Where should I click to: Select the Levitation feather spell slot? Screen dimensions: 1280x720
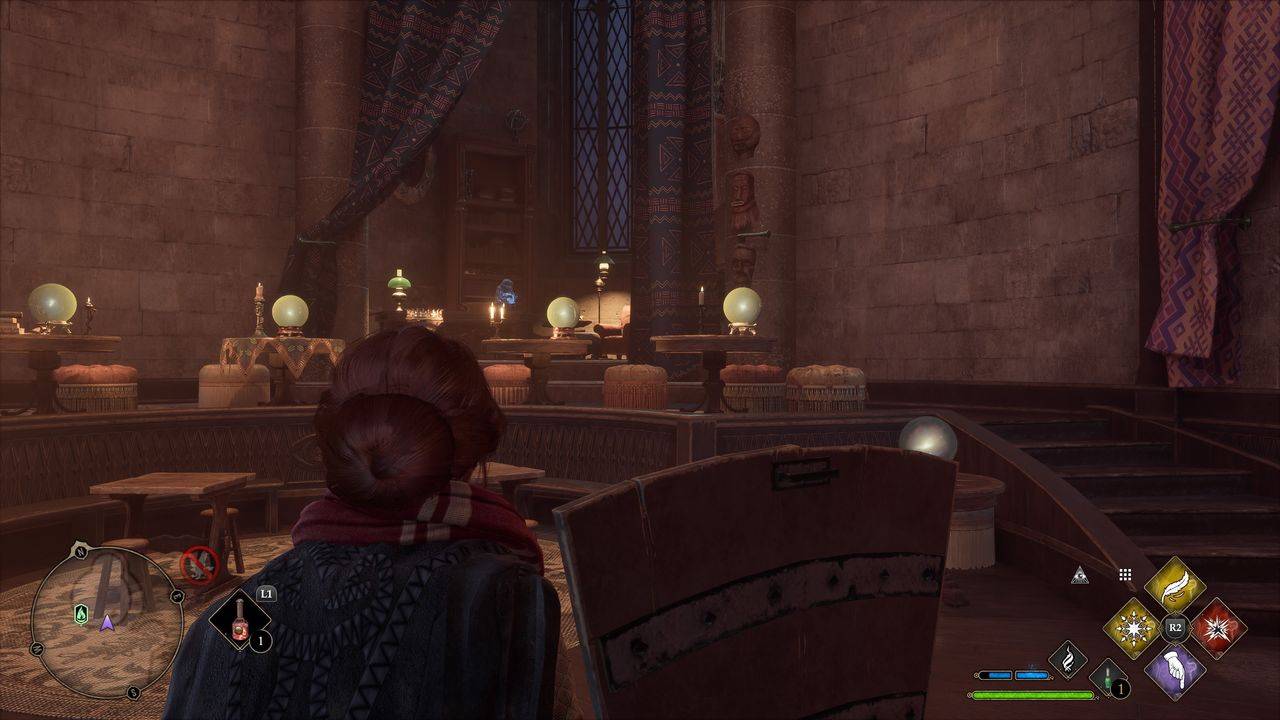(x=1175, y=586)
